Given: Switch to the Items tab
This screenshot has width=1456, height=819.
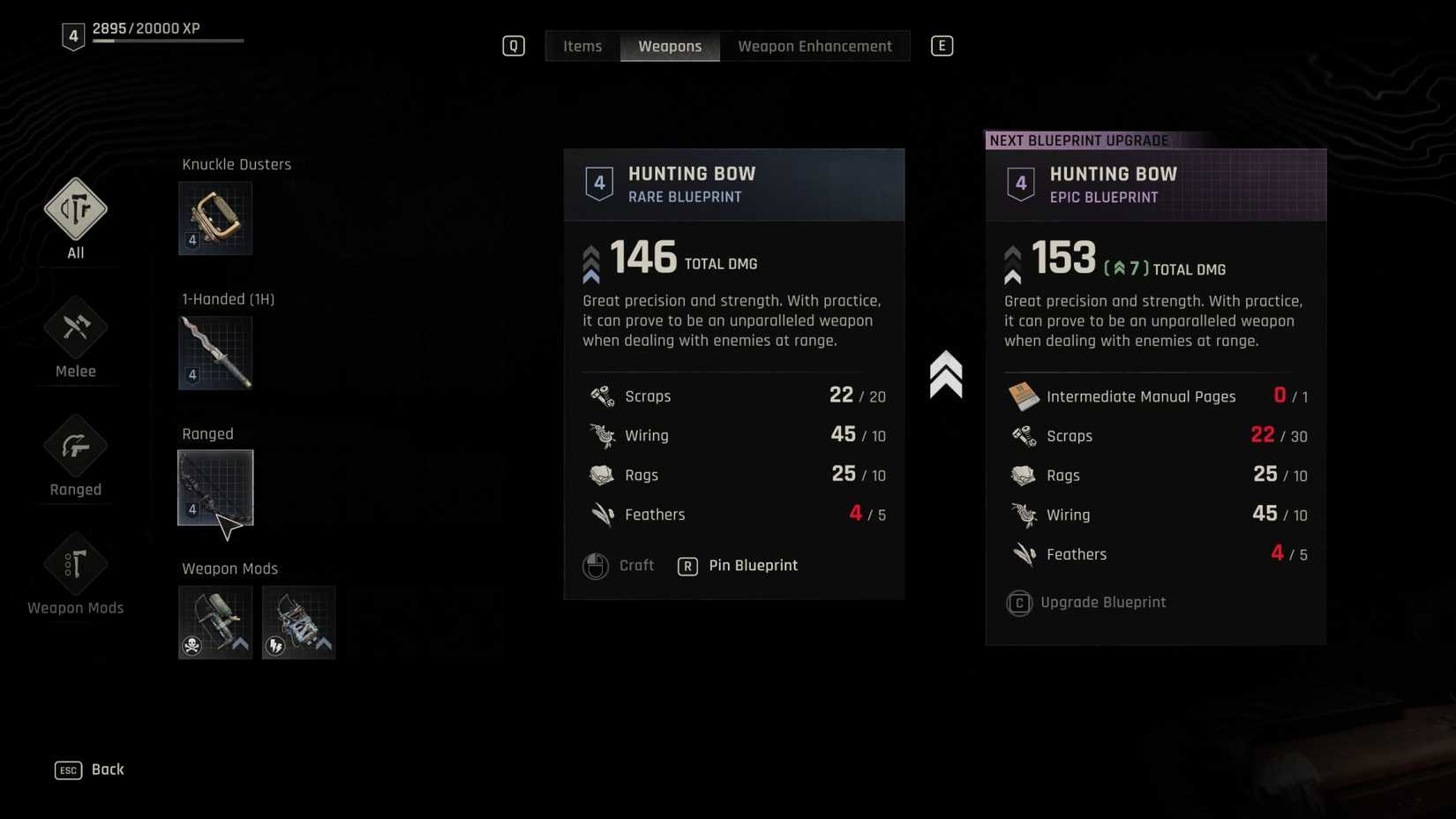Looking at the screenshot, I should [x=582, y=45].
